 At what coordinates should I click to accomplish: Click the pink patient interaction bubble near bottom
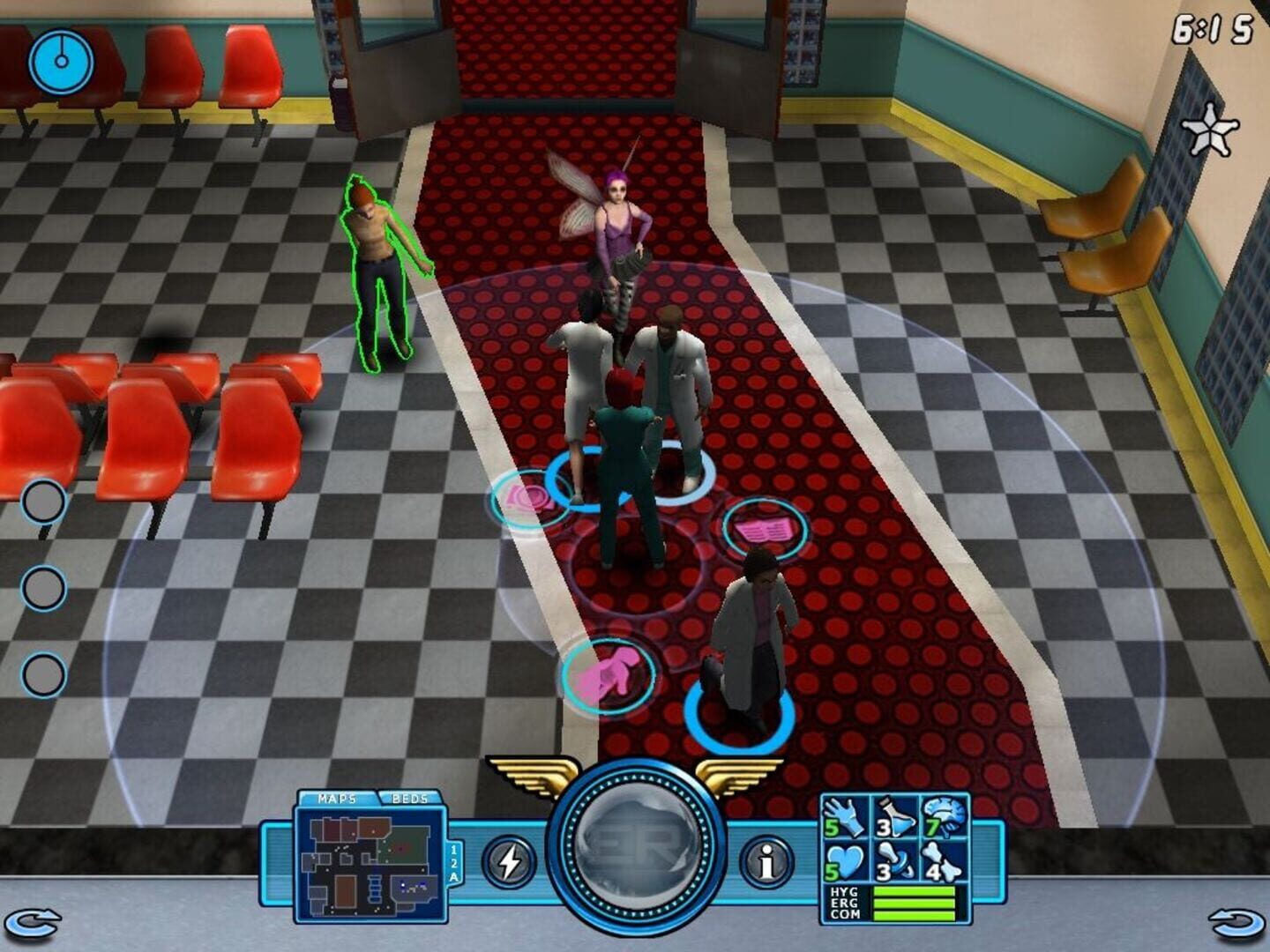610,674
